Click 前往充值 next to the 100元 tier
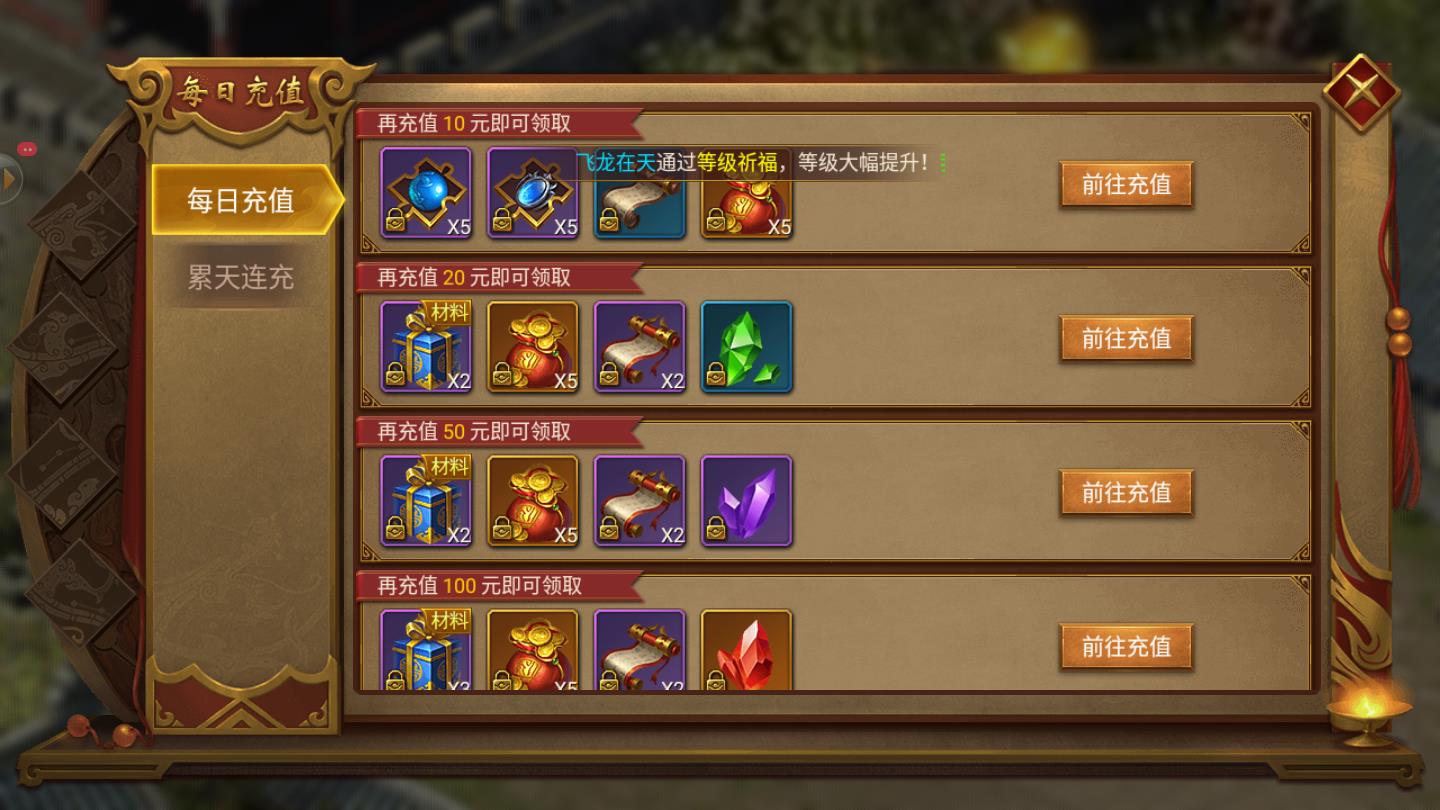This screenshot has width=1440, height=810. [1125, 646]
